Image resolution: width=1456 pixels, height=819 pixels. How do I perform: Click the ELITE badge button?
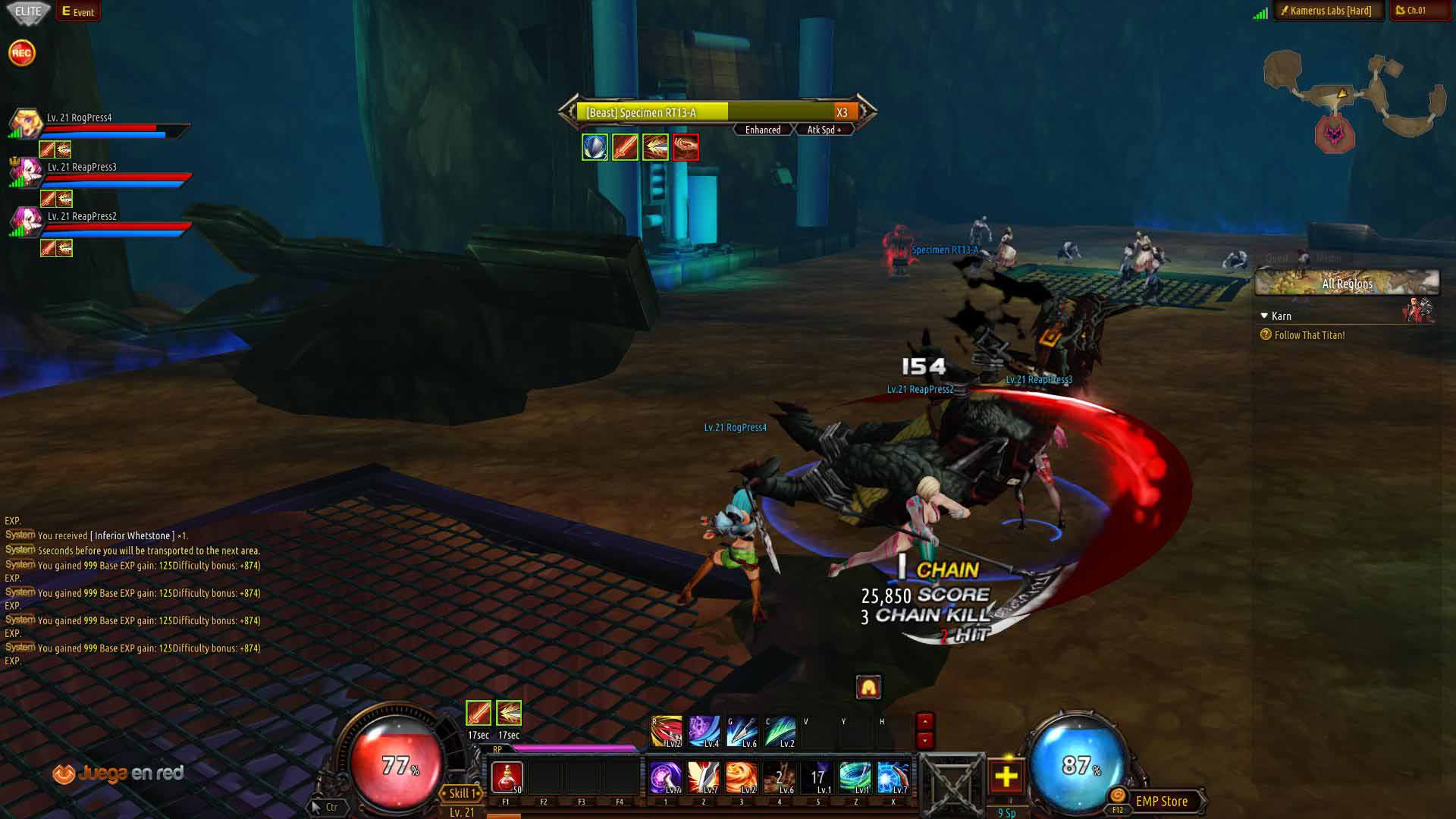click(28, 11)
